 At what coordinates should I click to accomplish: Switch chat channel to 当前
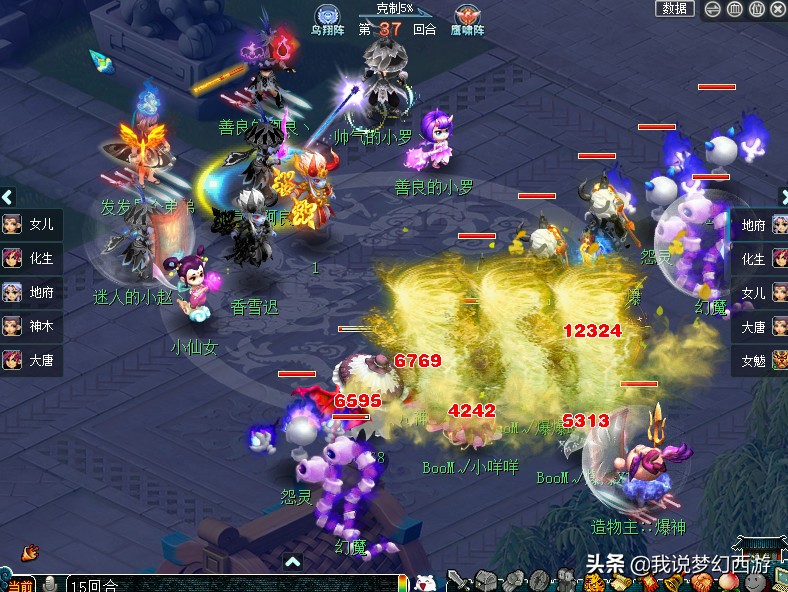(20, 585)
